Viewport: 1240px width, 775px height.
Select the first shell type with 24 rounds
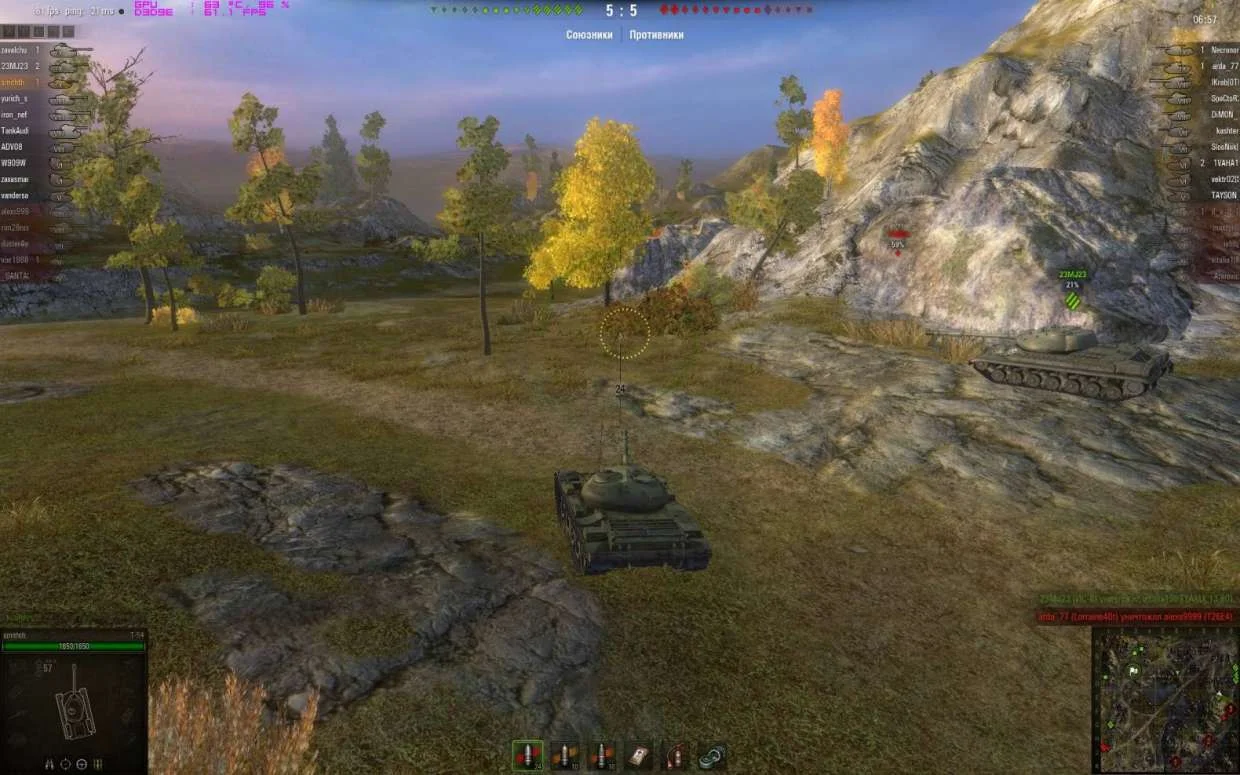pos(527,756)
